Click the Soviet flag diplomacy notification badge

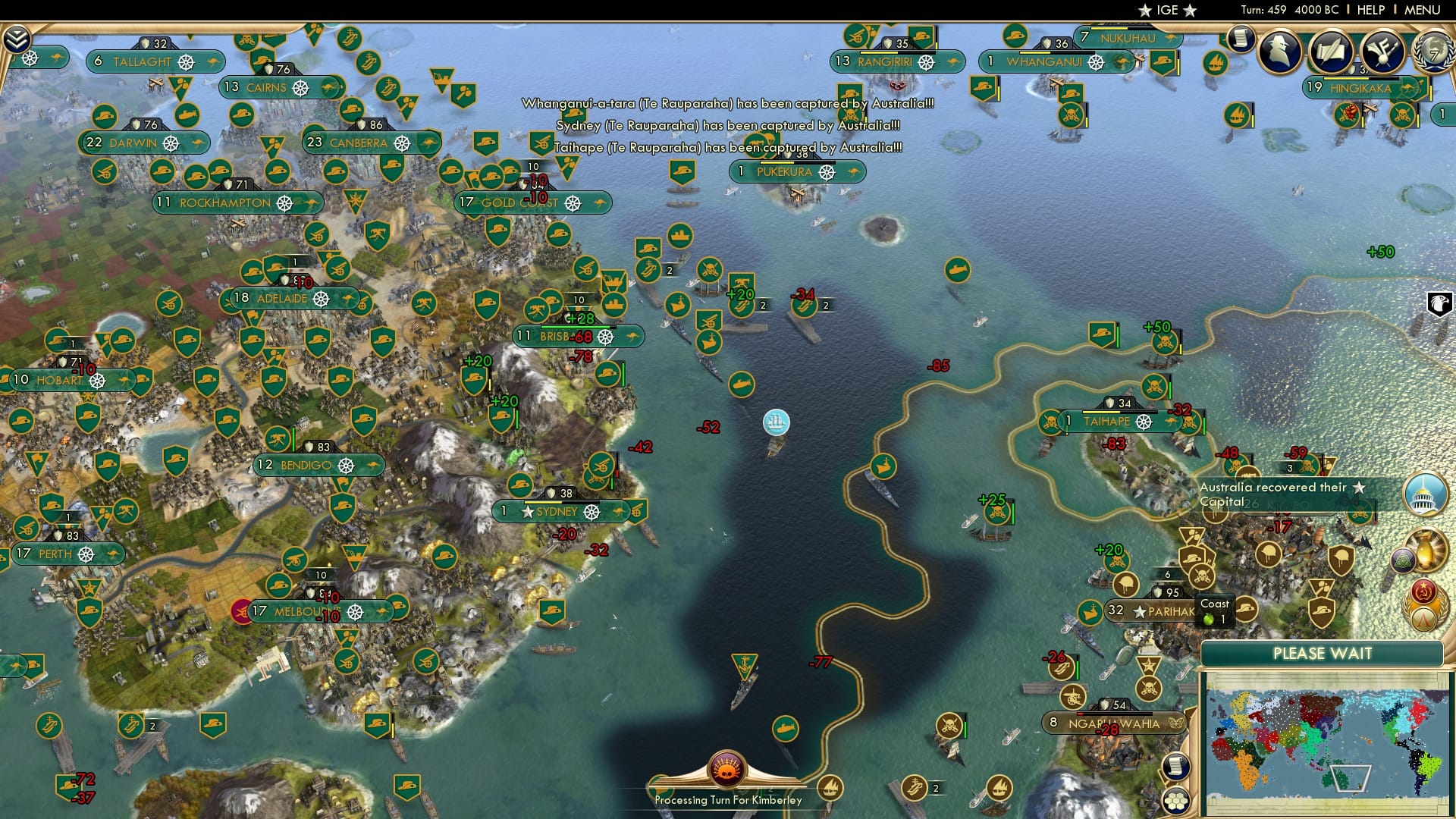pyautogui.click(x=1424, y=591)
